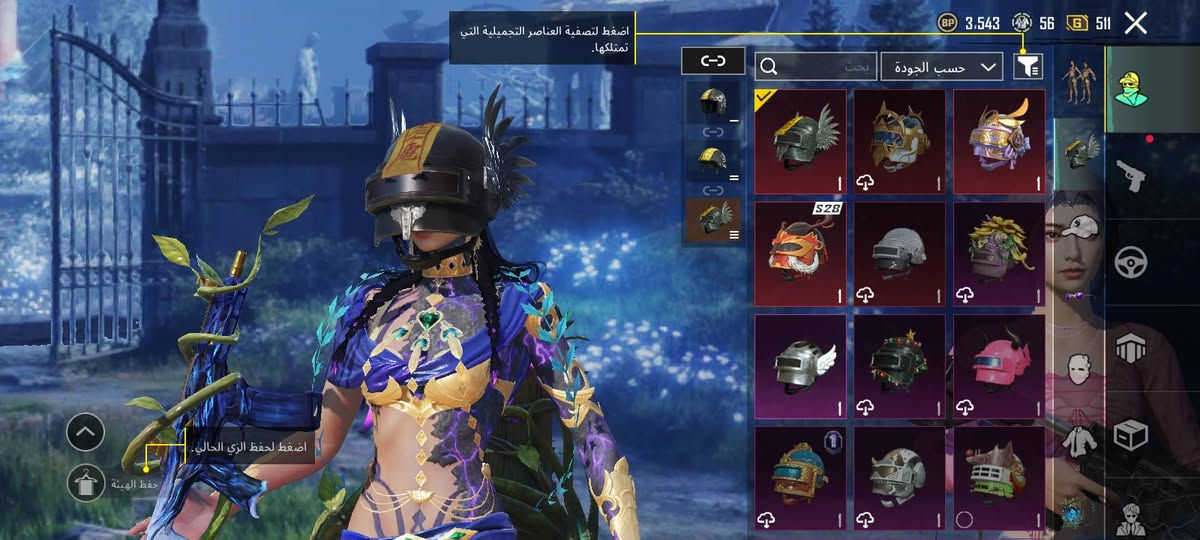Open the owned-cosmetics filter funnel icon
1200x540 pixels.
tap(1028, 67)
